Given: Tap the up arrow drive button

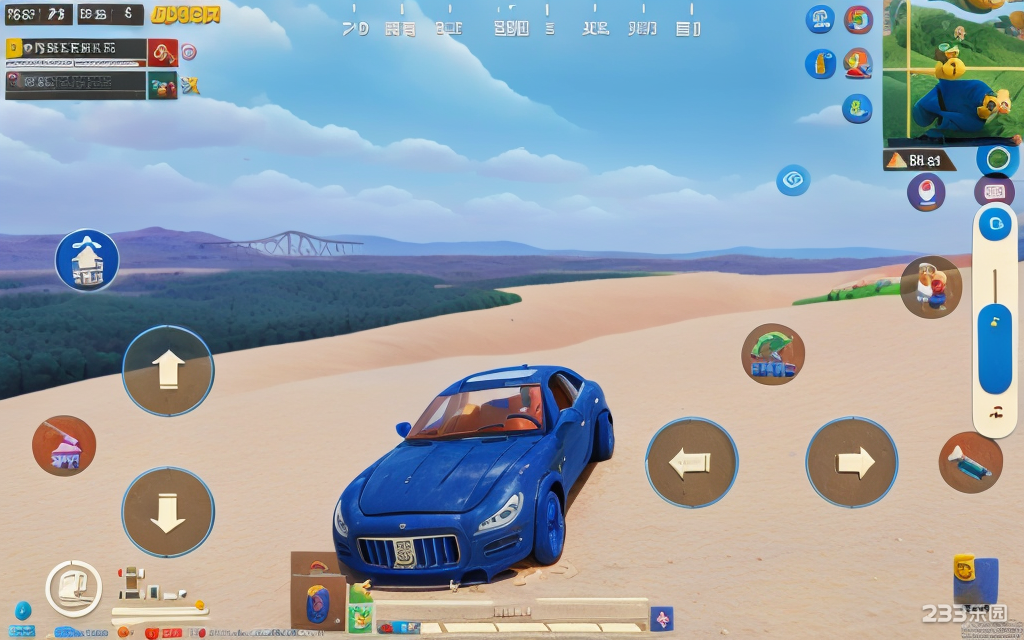Looking at the screenshot, I should click(x=168, y=370).
